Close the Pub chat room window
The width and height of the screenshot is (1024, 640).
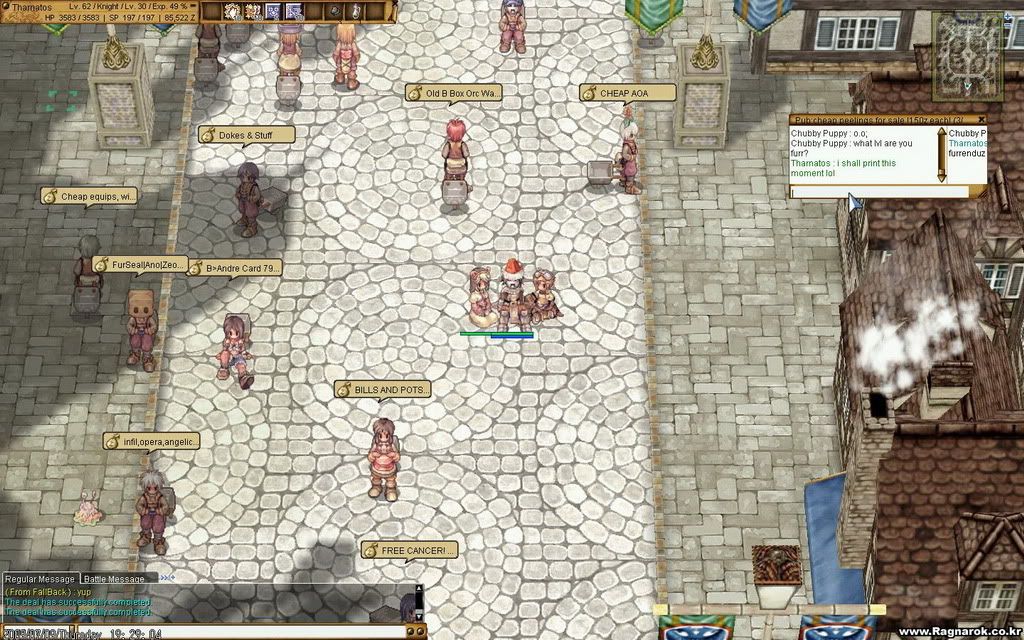(x=981, y=119)
